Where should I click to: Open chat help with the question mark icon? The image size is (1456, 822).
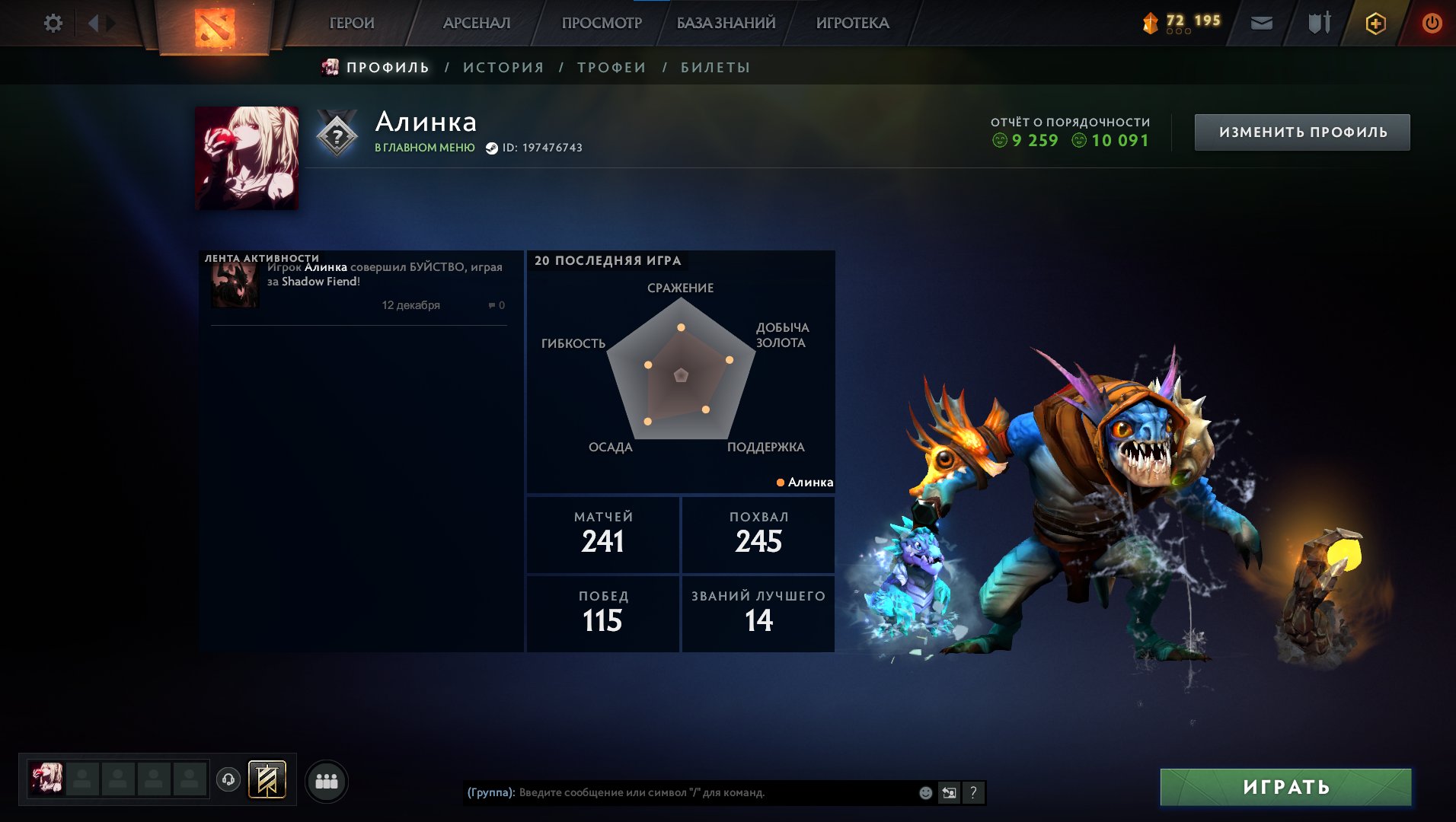pyautogui.click(x=972, y=792)
